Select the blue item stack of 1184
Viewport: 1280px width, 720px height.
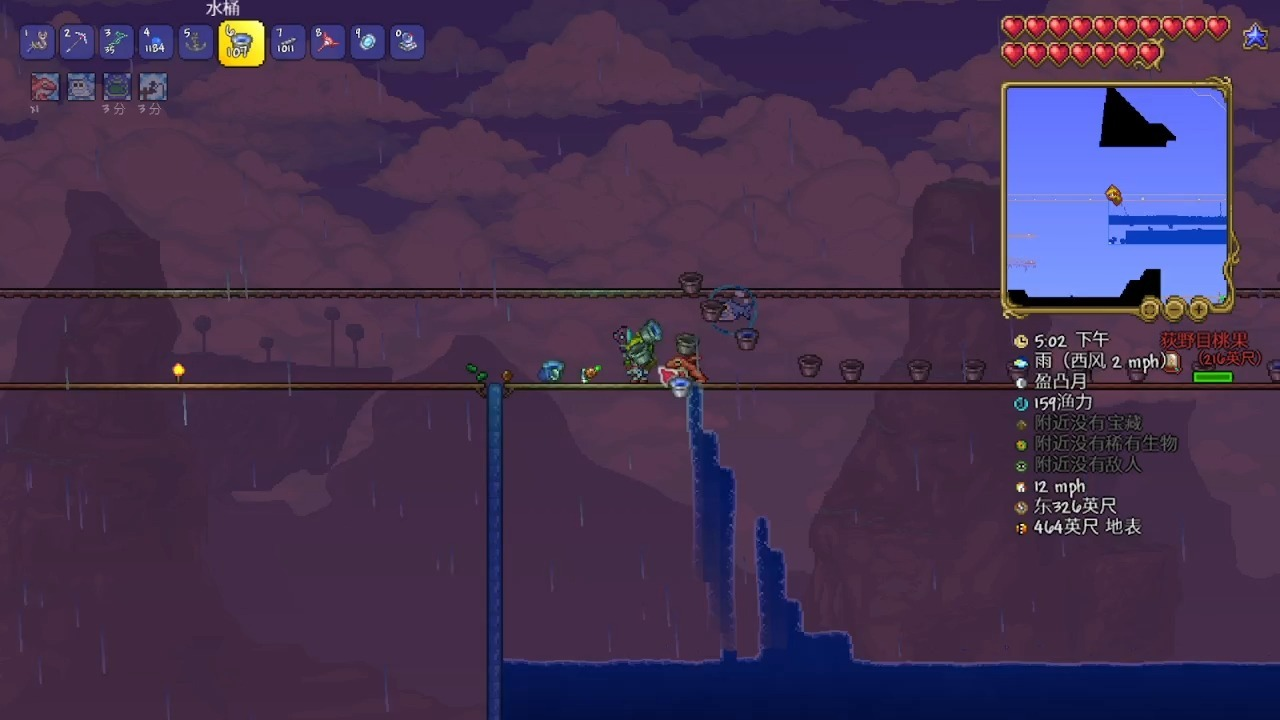pos(155,42)
